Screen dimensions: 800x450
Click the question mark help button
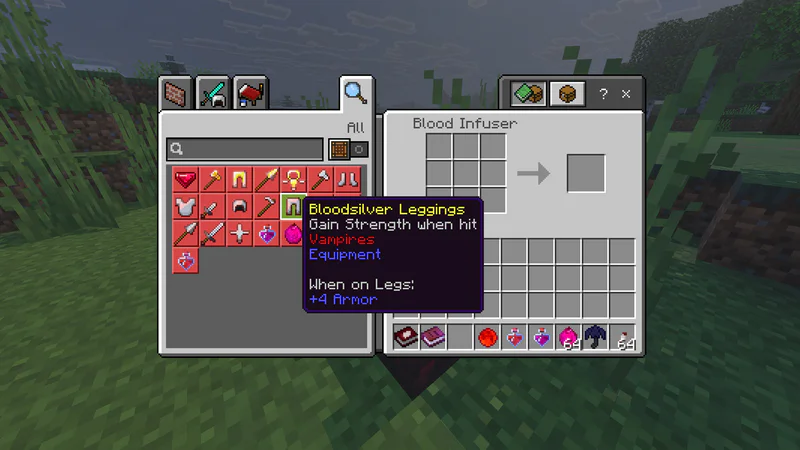click(603, 94)
